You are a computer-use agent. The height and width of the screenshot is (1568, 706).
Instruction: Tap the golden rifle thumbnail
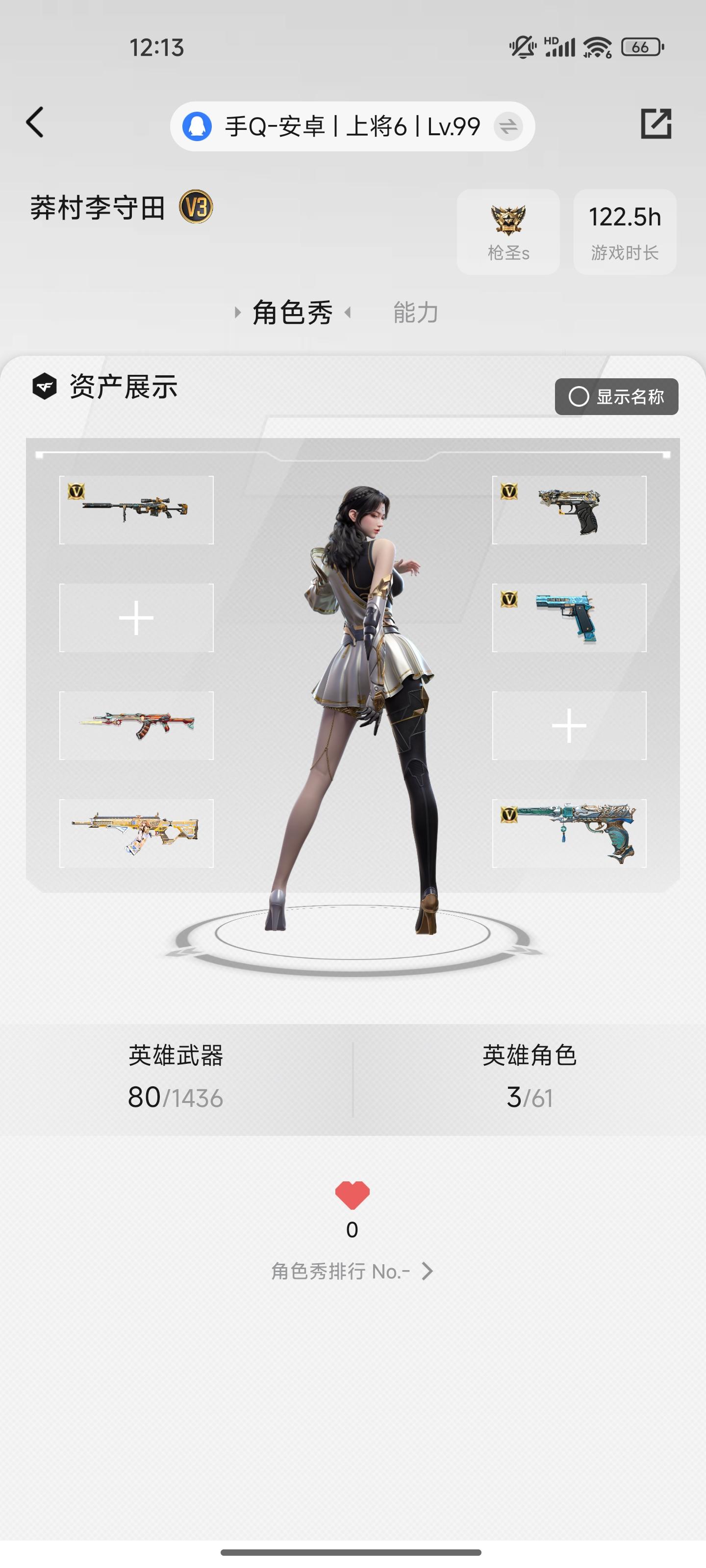pos(135,832)
